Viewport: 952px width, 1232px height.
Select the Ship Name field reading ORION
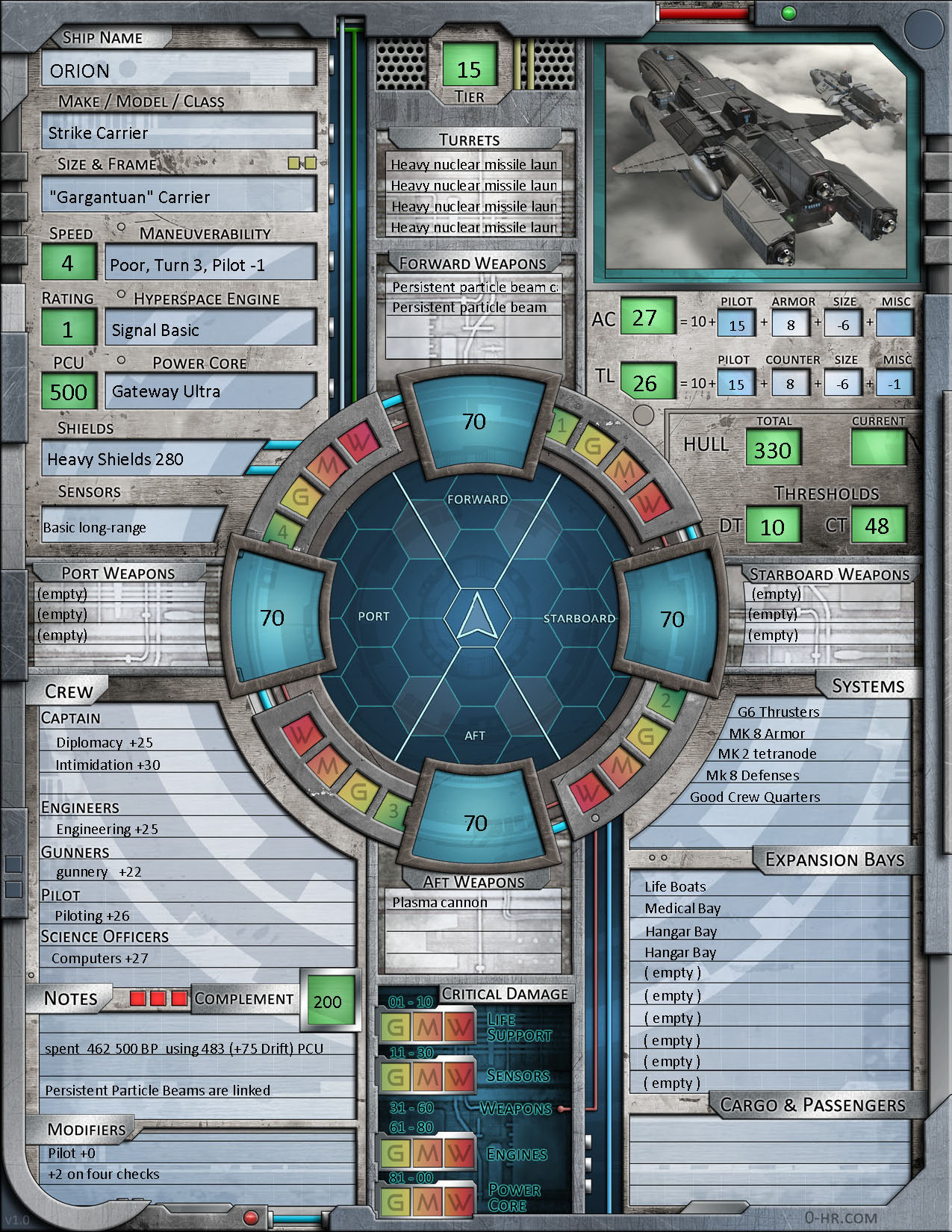point(178,70)
